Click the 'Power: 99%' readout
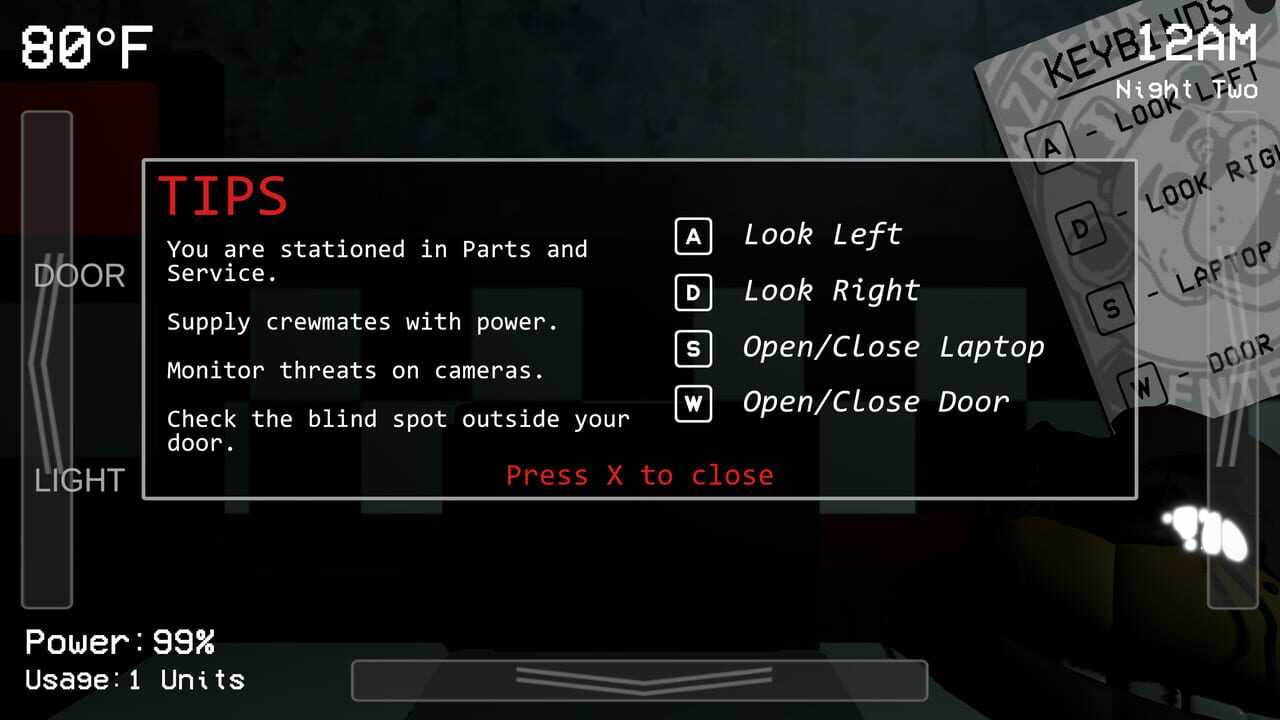This screenshot has height=720, width=1280. coord(118,642)
